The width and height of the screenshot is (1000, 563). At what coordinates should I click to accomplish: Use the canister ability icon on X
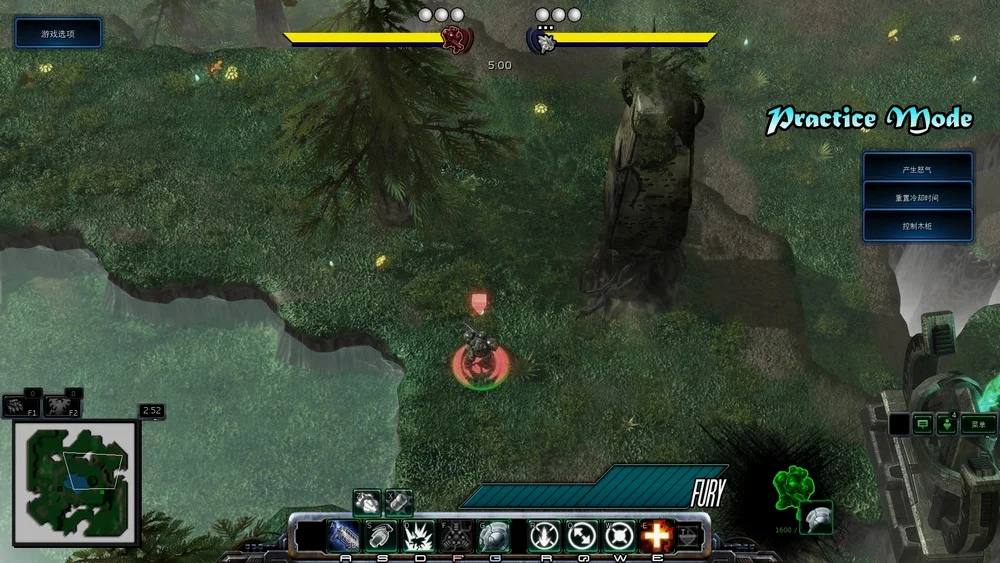point(399,500)
